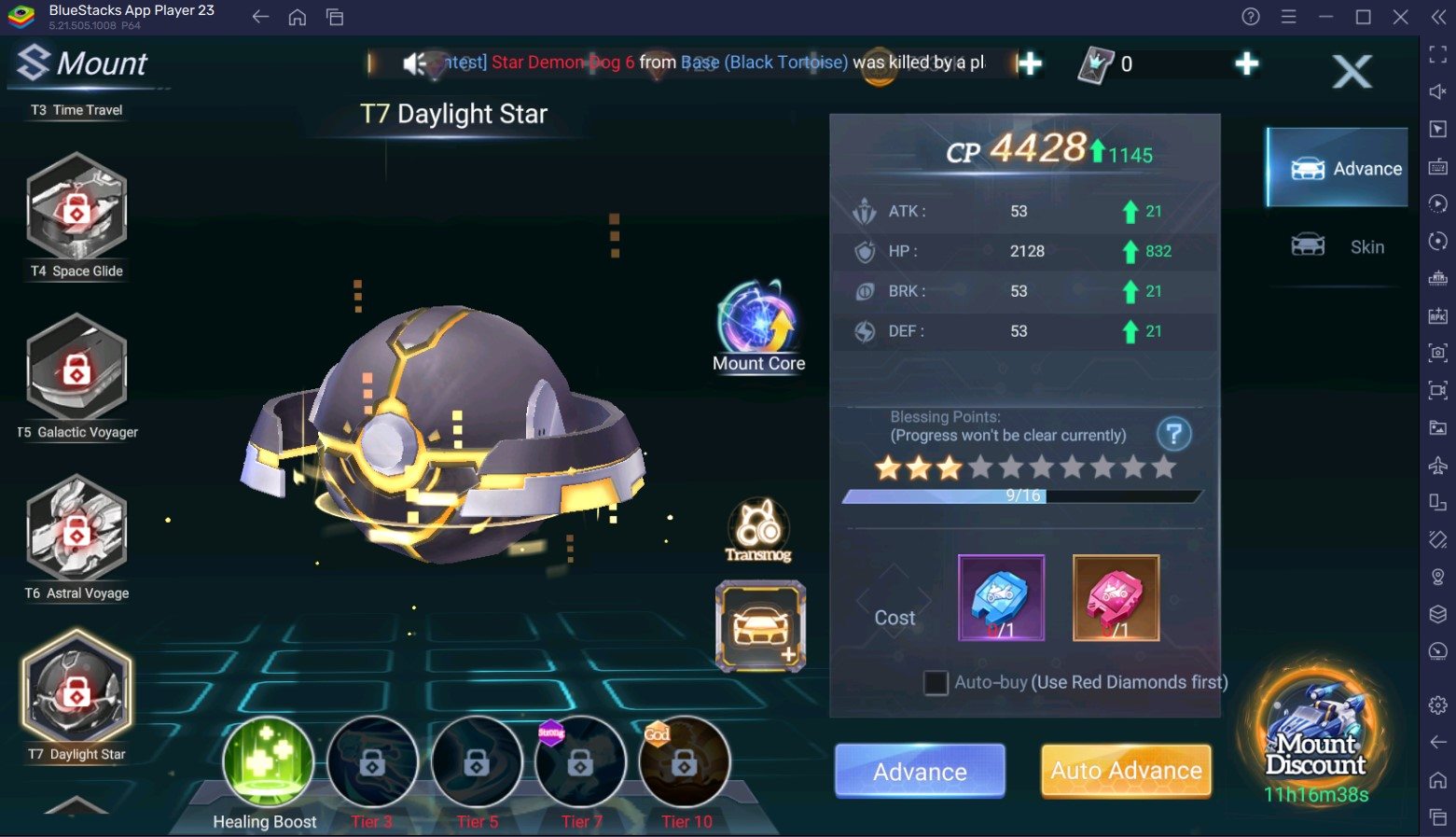Open the Mount Core feature
Viewport: 1456px width, 837px height.
tap(758, 324)
